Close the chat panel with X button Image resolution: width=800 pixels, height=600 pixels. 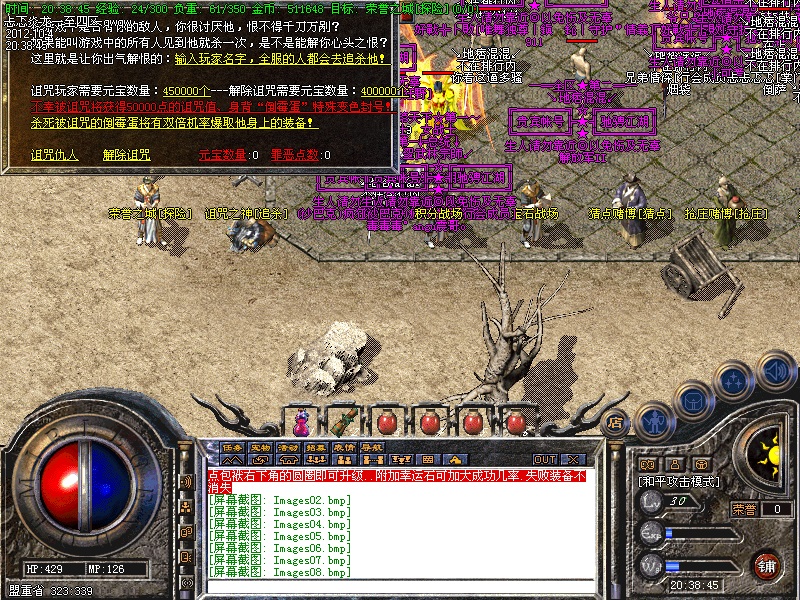click(x=573, y=459)
